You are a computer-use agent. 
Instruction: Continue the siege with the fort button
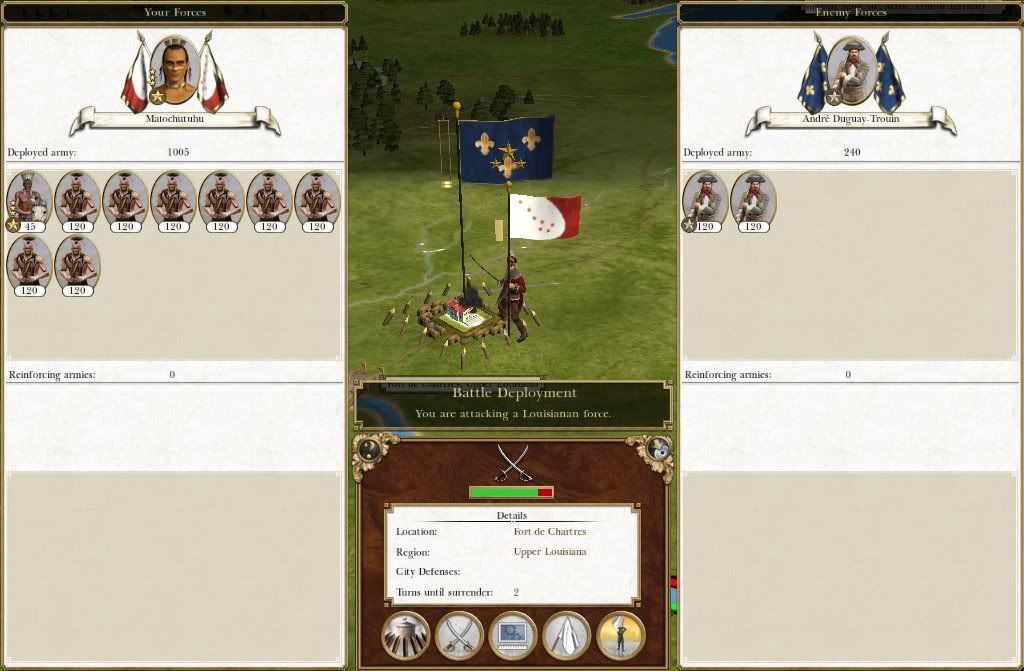tap(405, 635)
